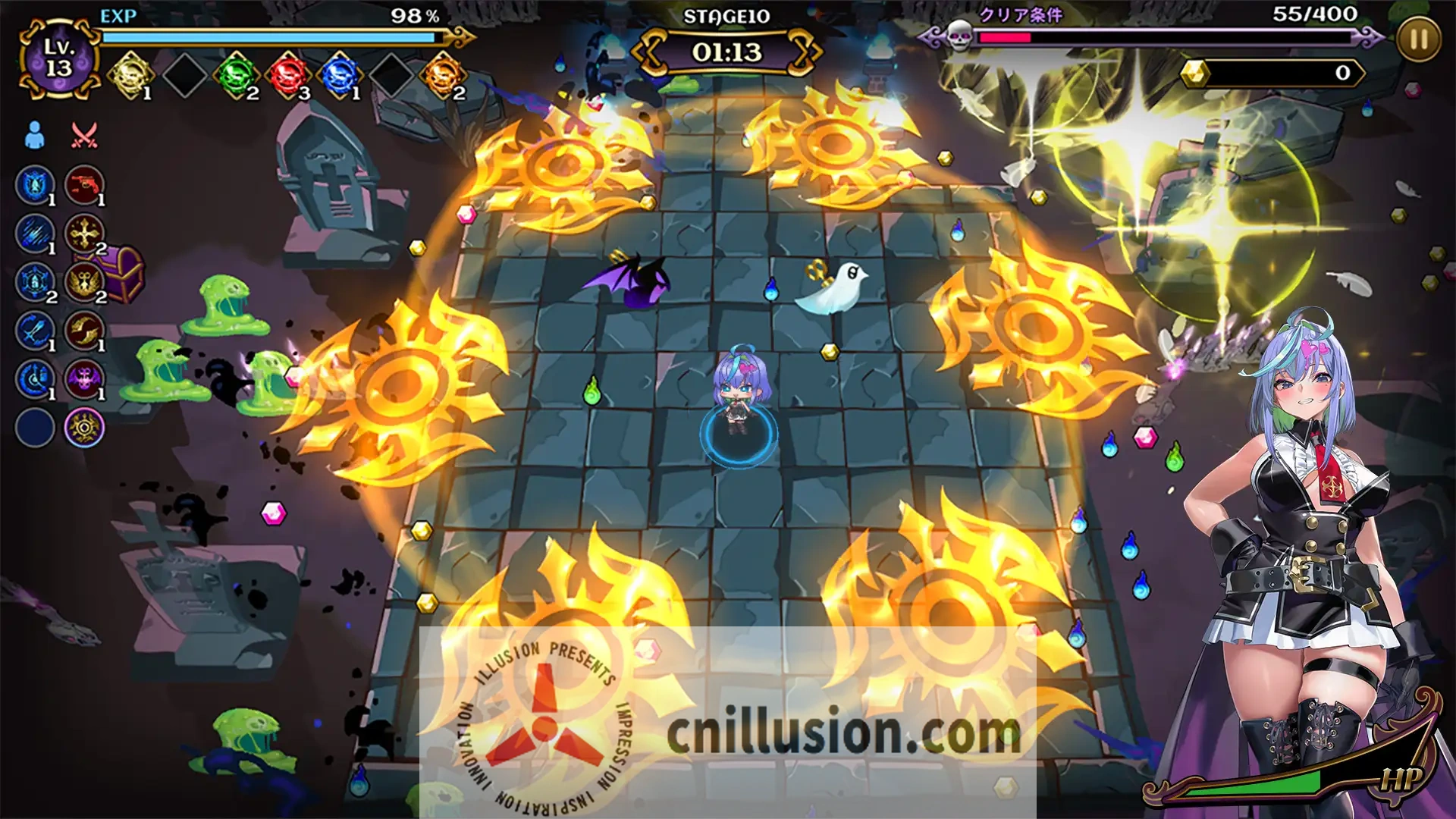Click the Lv. 13 level badge
The image size is (1456, 819).
tap(58, 58)
